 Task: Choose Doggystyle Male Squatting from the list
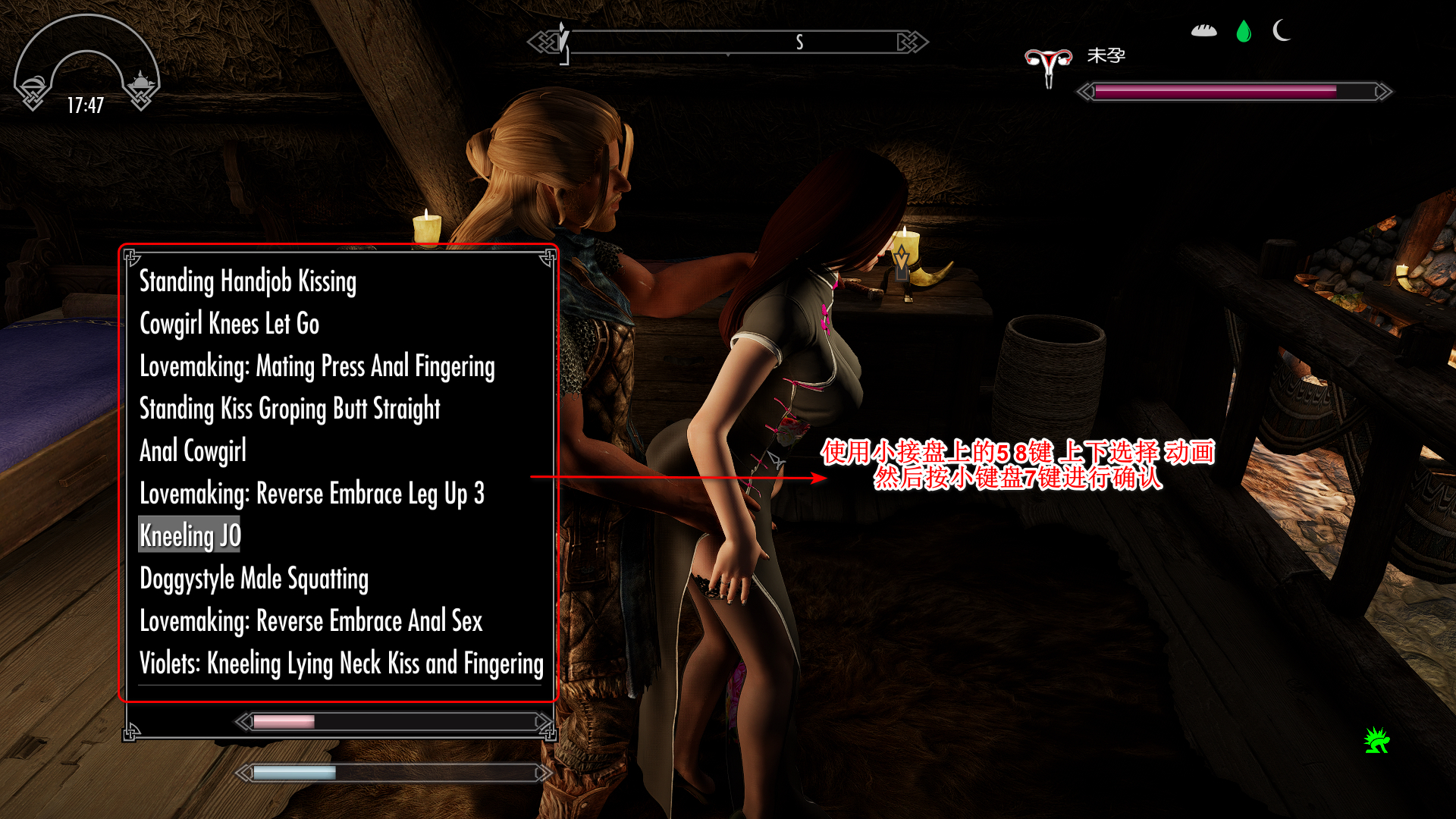pos(254,579)
